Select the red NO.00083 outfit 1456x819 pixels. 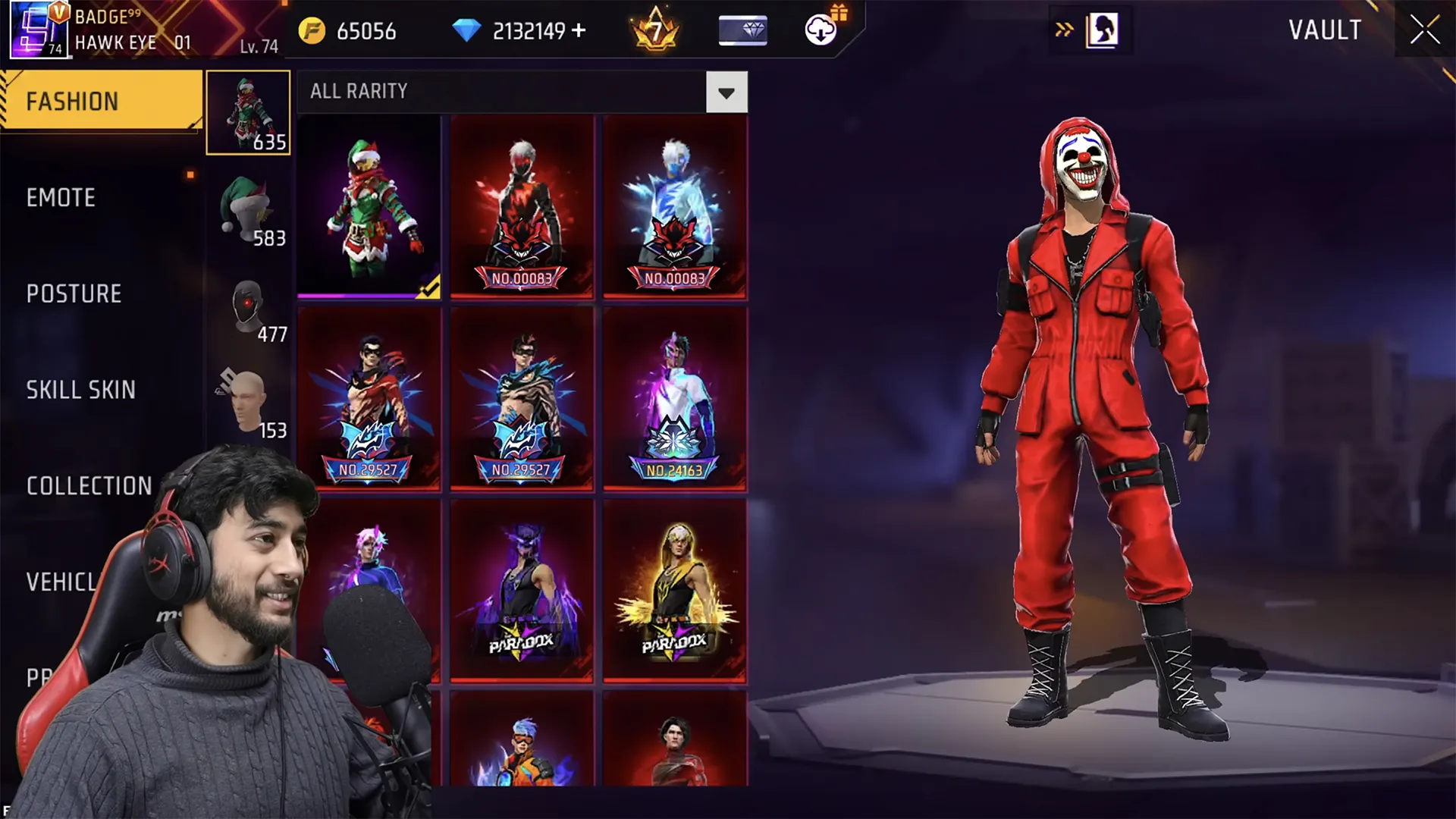tap(522, 206)
